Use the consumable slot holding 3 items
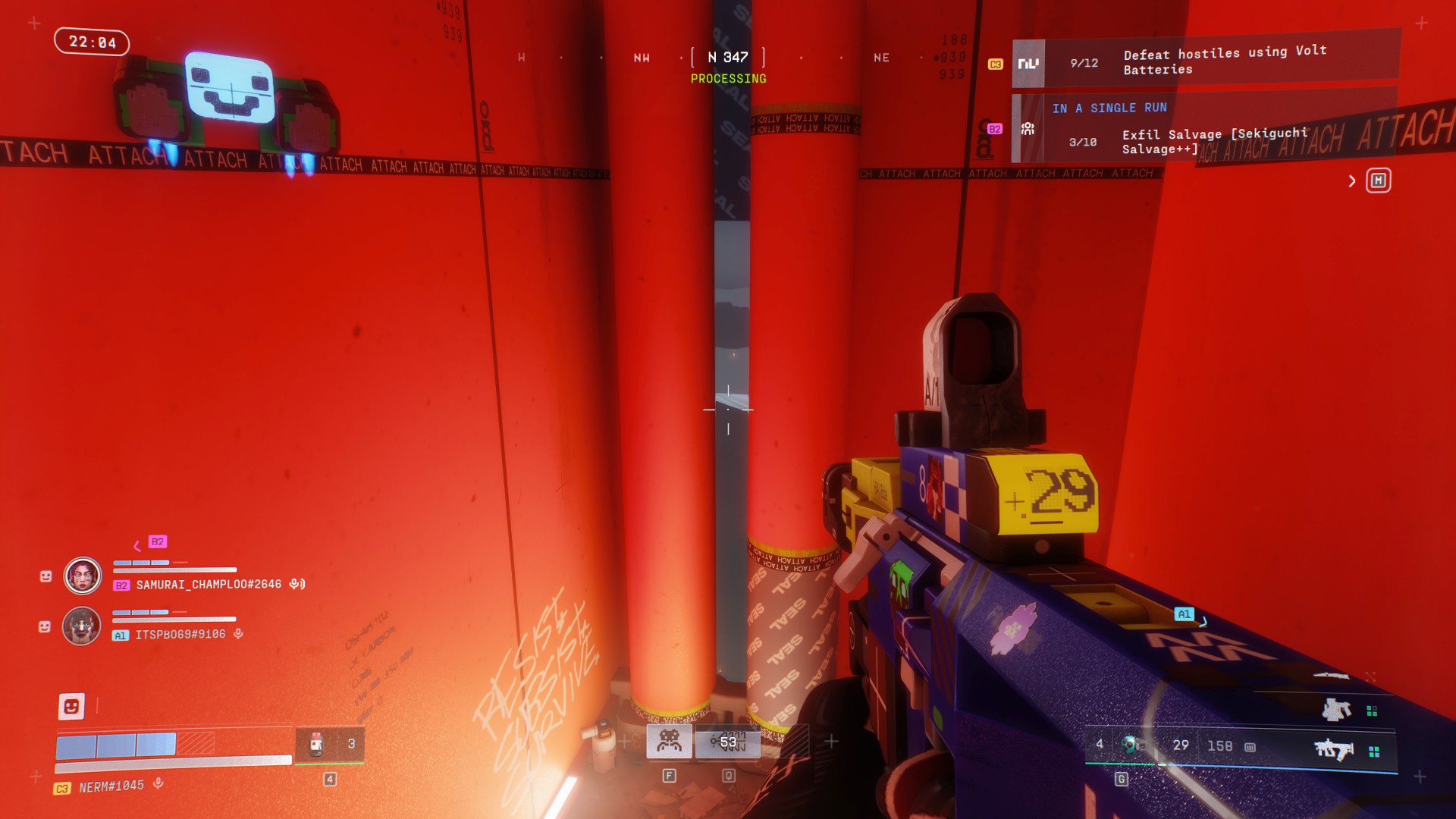Screen dimensions: 1456x819 [330, 744]
